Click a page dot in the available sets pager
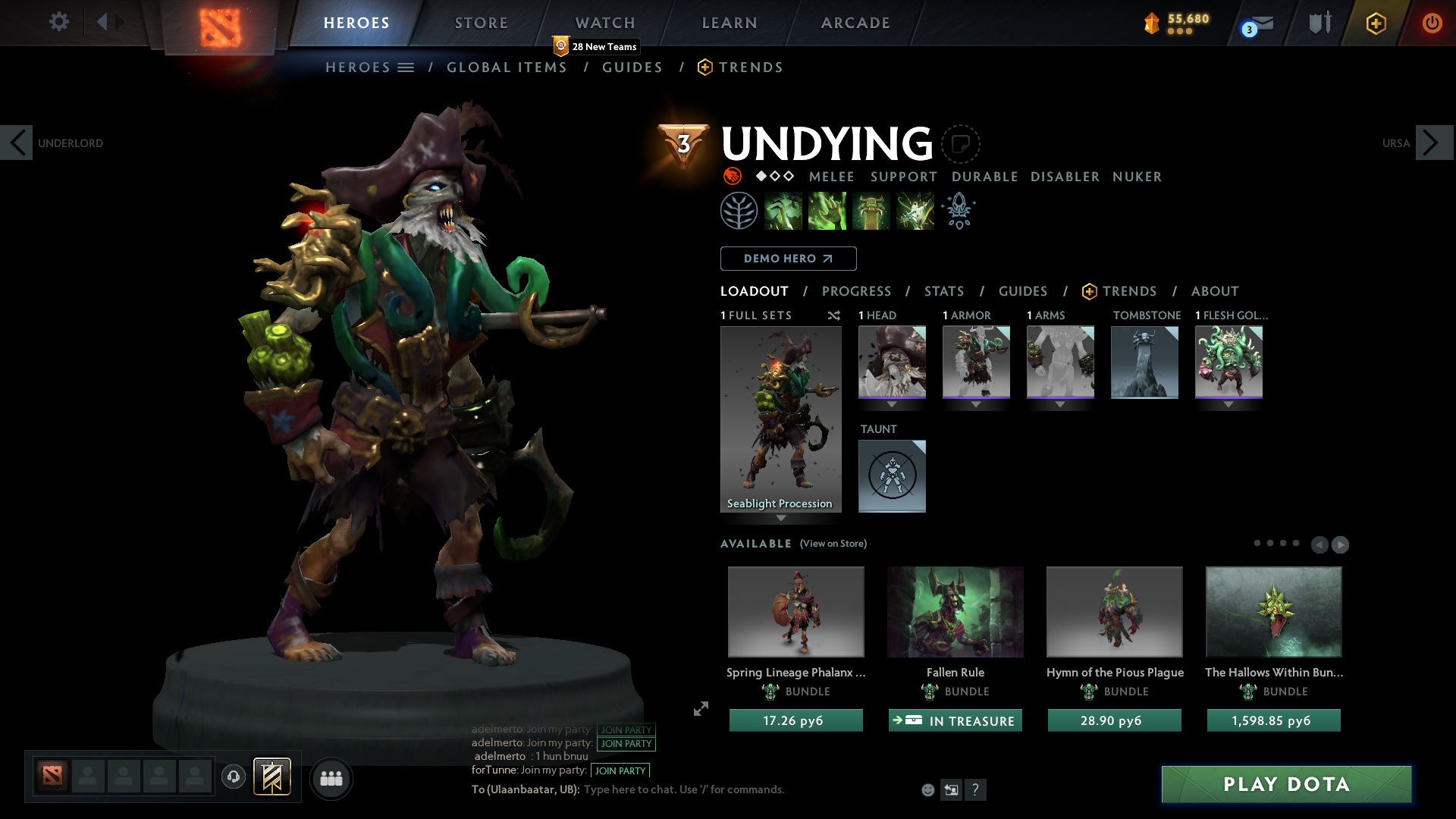Viewport: 1456px width, 819px height. (1270, 543)
